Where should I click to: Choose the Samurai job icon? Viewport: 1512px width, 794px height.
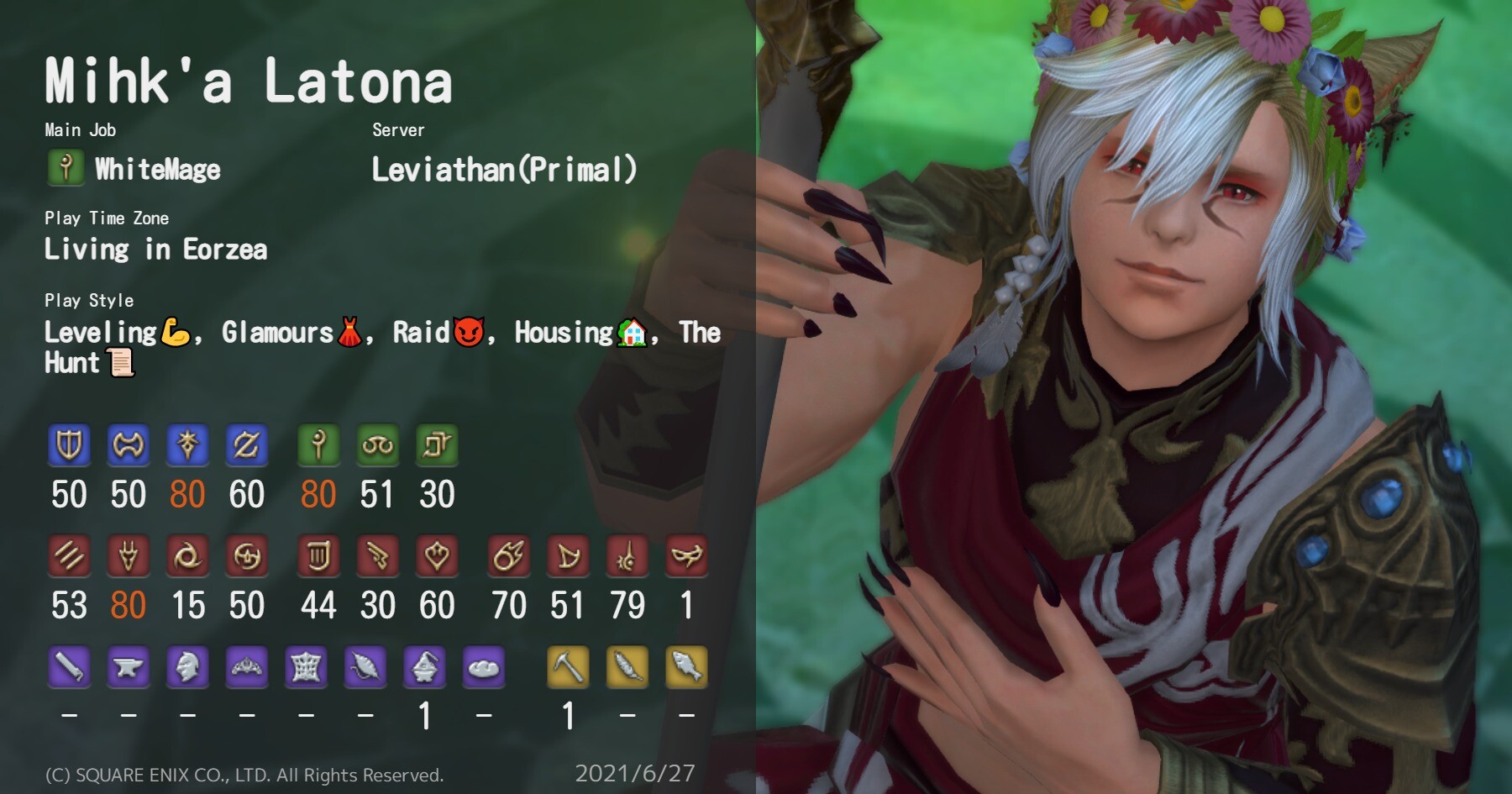(x=247, y=556)
